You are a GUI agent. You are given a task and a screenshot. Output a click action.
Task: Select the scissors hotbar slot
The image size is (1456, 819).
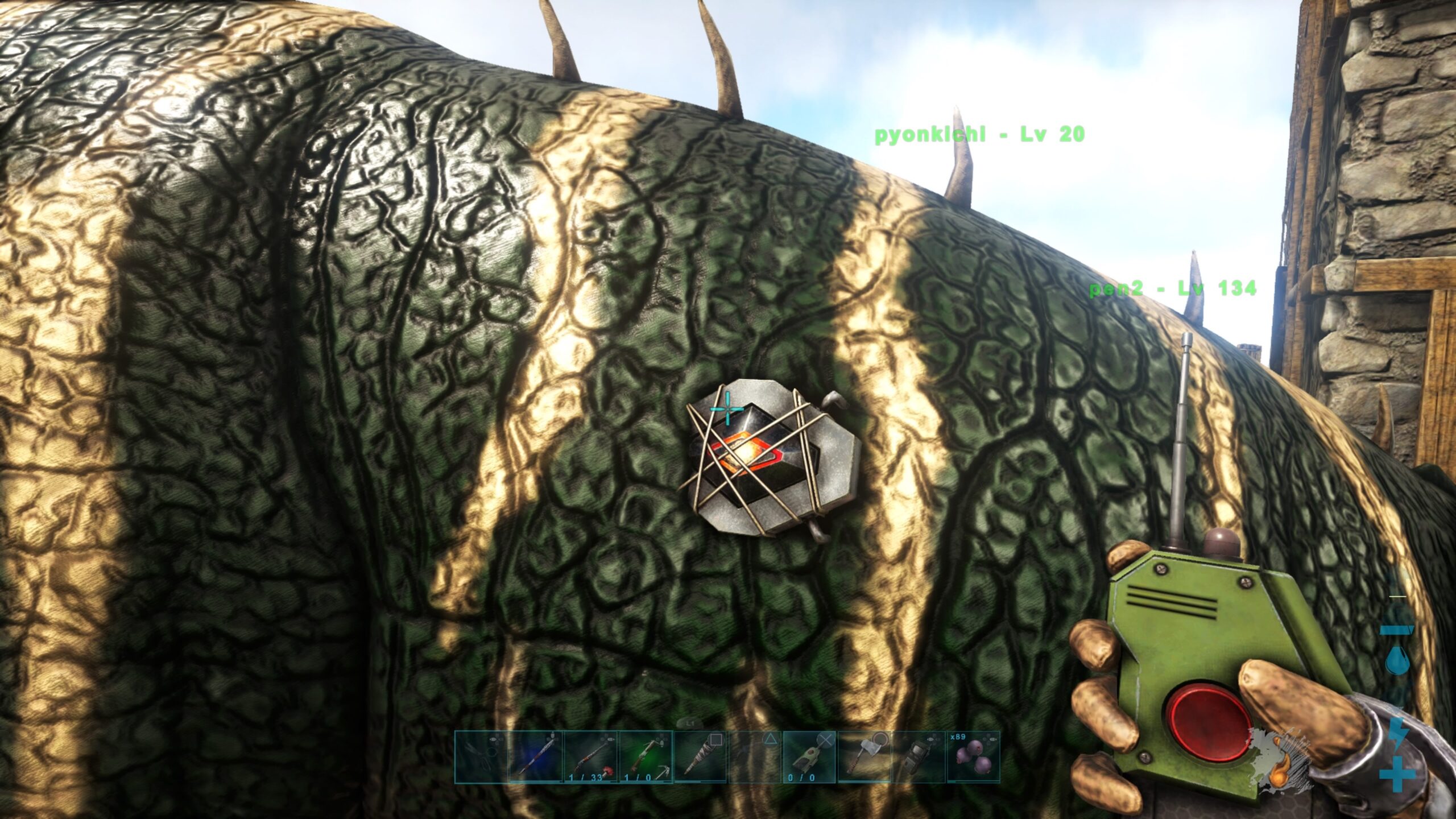point(479,758)
